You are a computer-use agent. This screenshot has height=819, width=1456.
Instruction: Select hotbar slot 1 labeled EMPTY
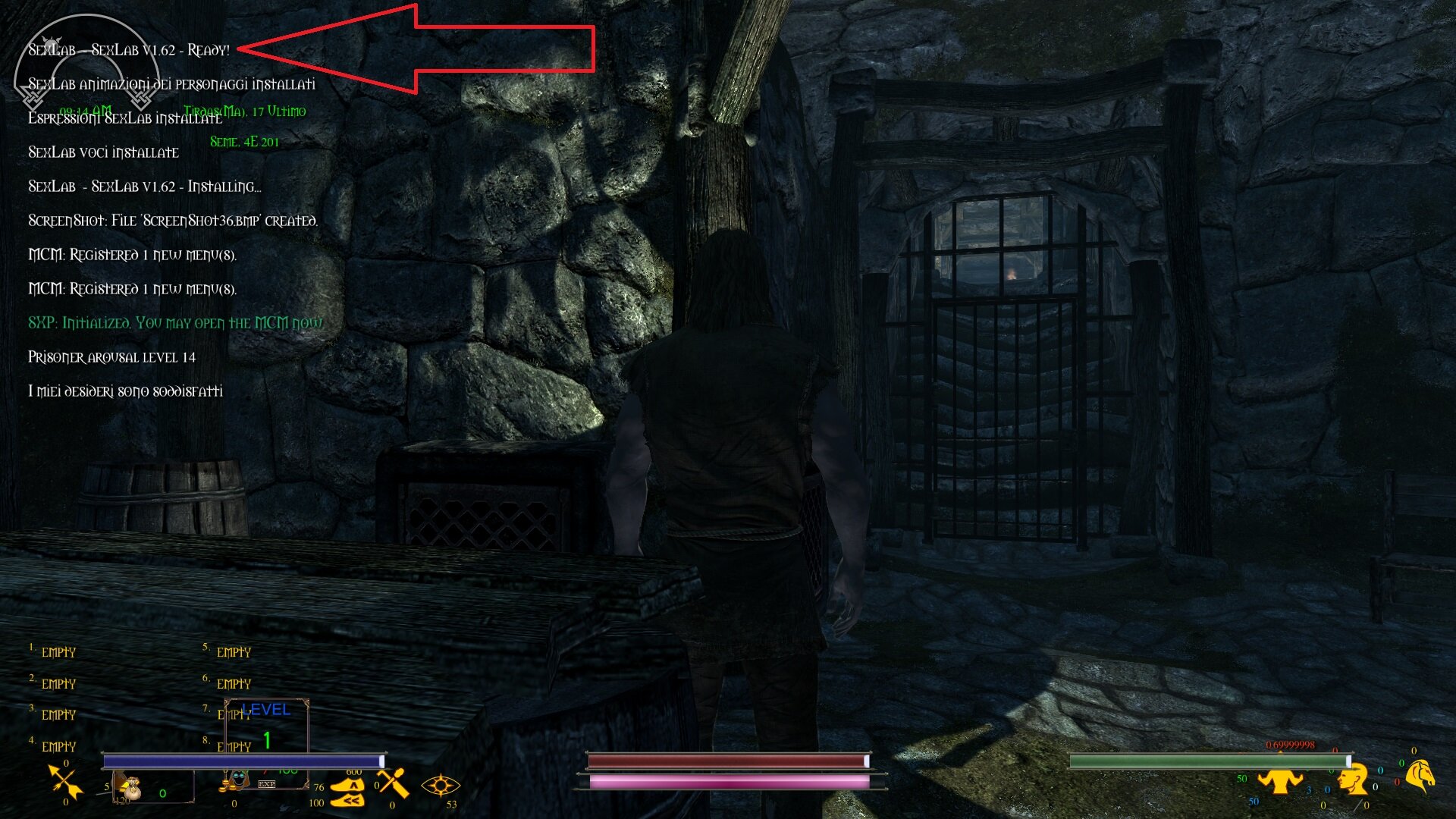coord(58,651)
